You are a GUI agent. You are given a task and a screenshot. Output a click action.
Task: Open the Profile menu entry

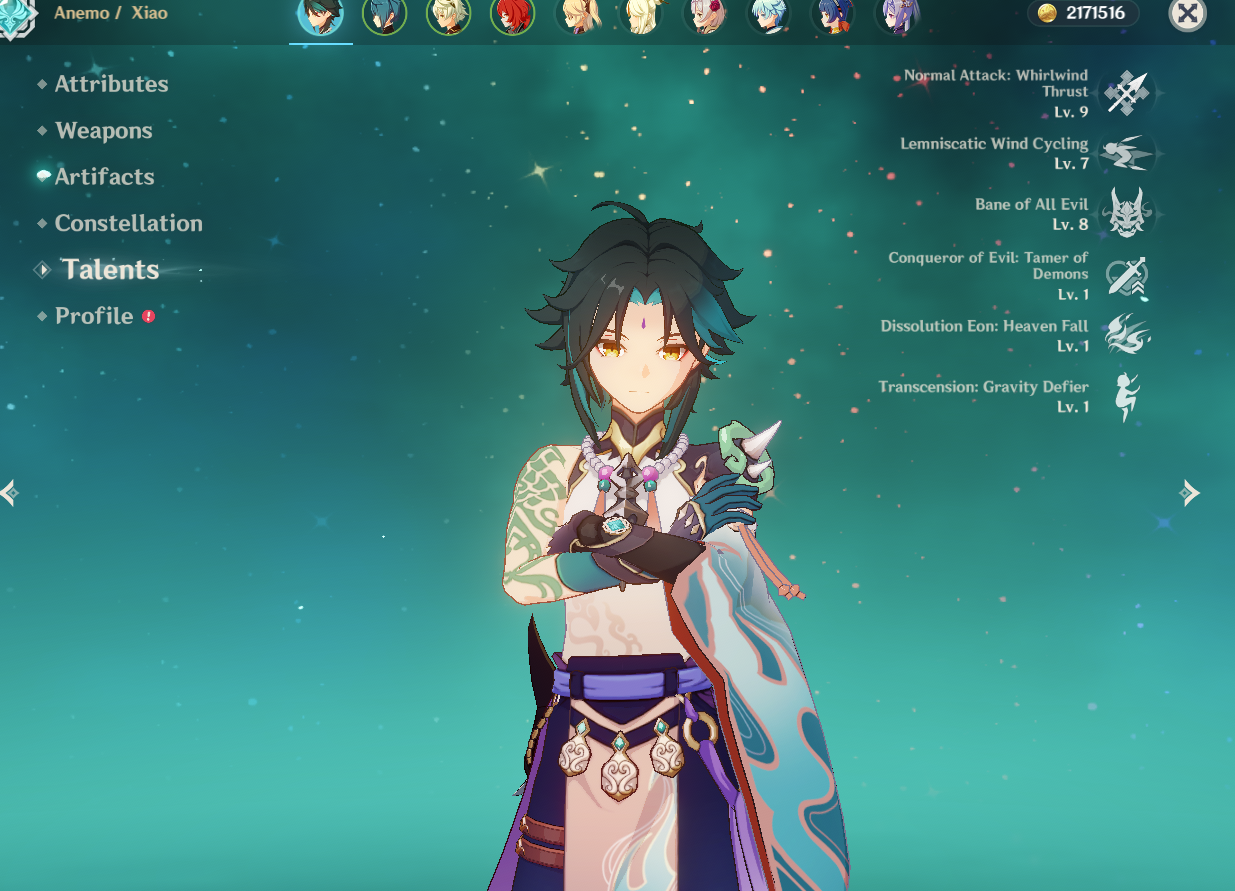point(94,316)
